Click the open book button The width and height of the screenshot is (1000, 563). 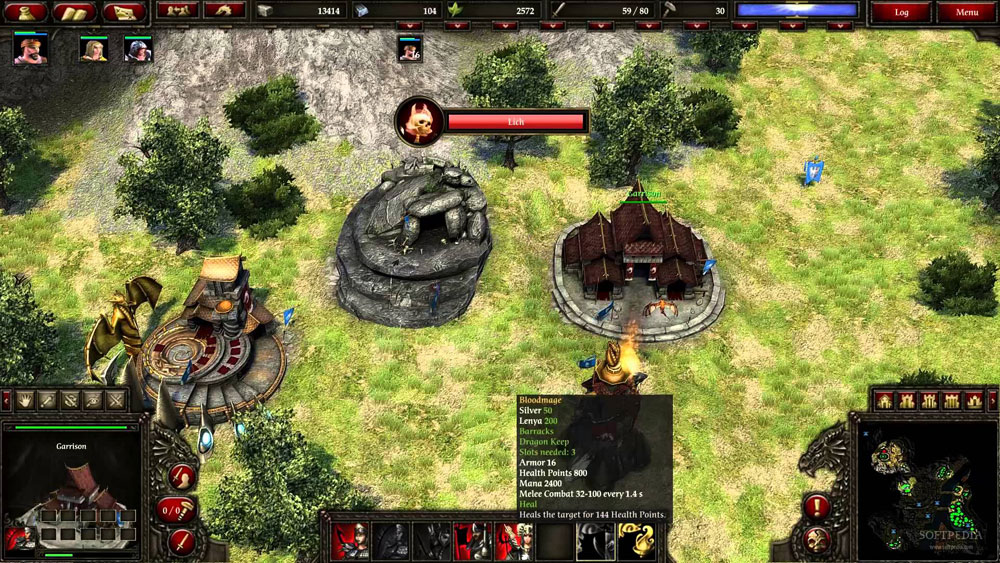74,12
